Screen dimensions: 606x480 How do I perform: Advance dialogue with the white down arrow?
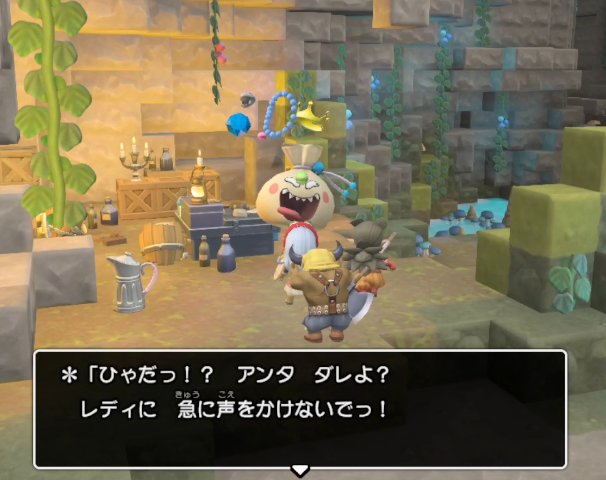[x=299, y=470]
